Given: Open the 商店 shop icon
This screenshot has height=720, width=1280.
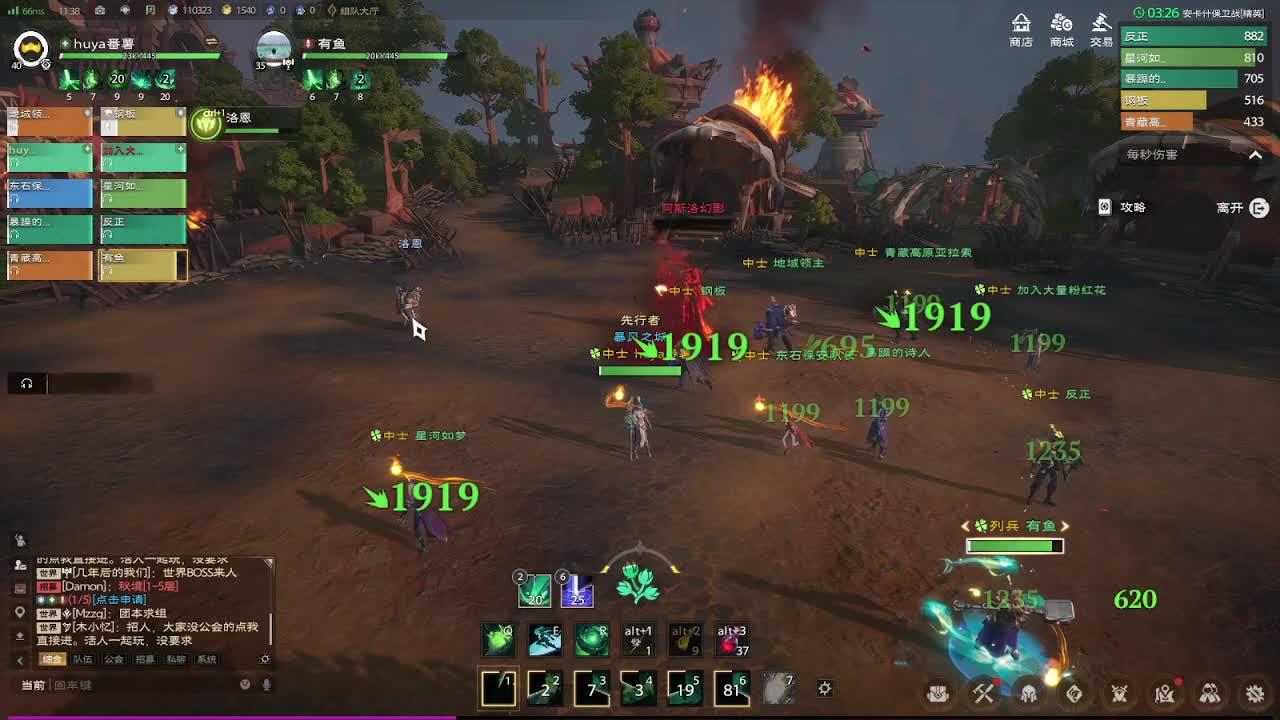Looking at the screenshot, I should tap(1021, 29).
